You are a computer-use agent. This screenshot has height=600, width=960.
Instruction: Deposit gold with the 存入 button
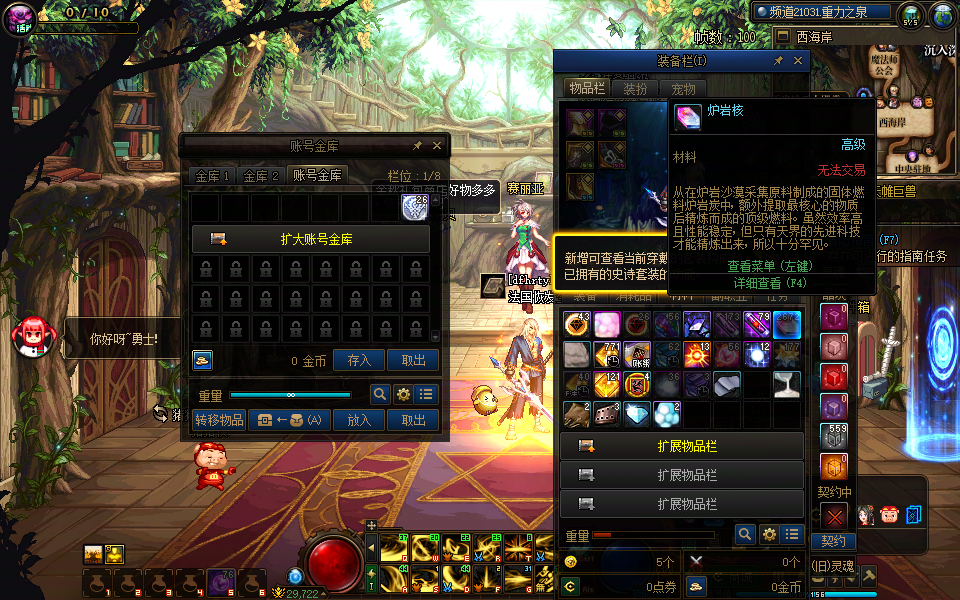[x=359, y=361]
